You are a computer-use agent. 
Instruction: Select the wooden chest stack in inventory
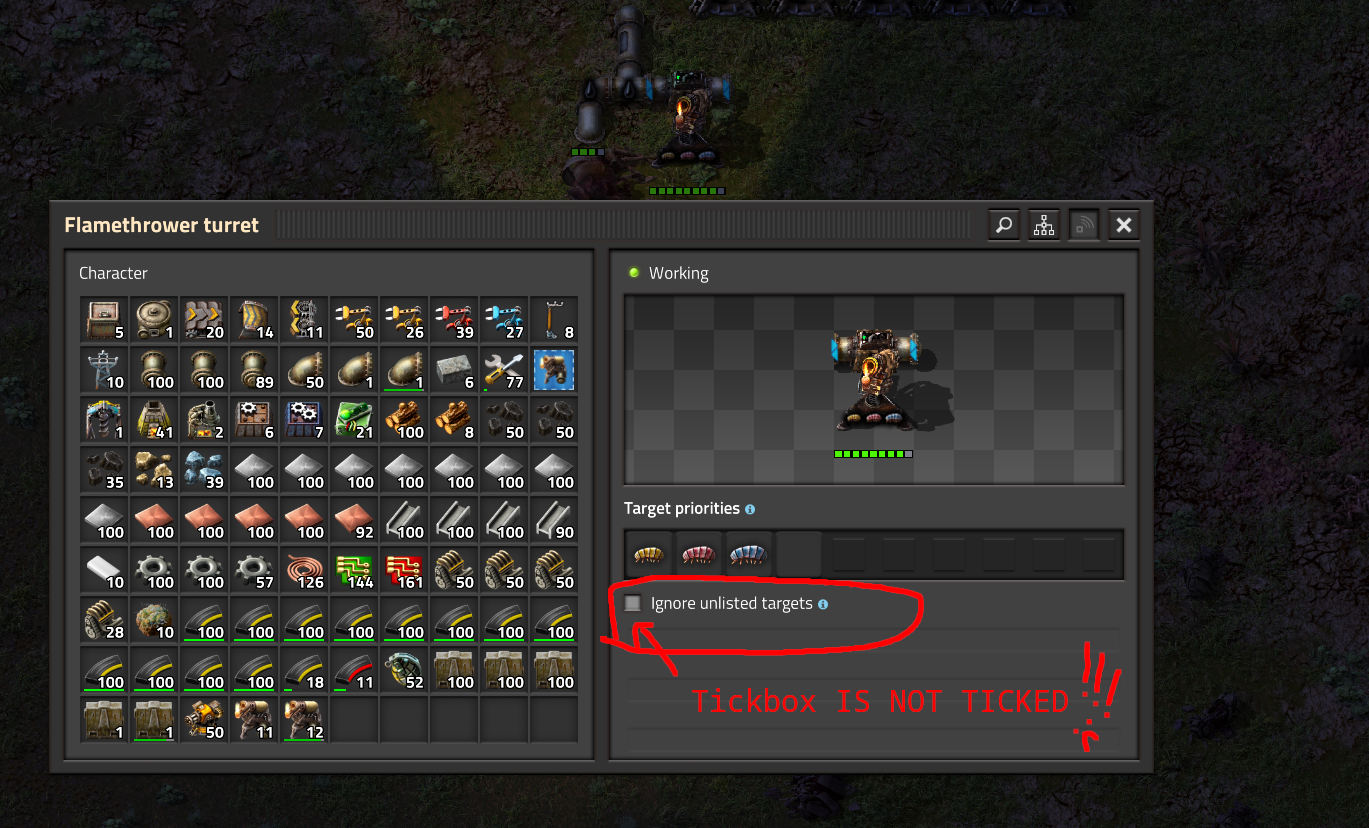[104, 318]
